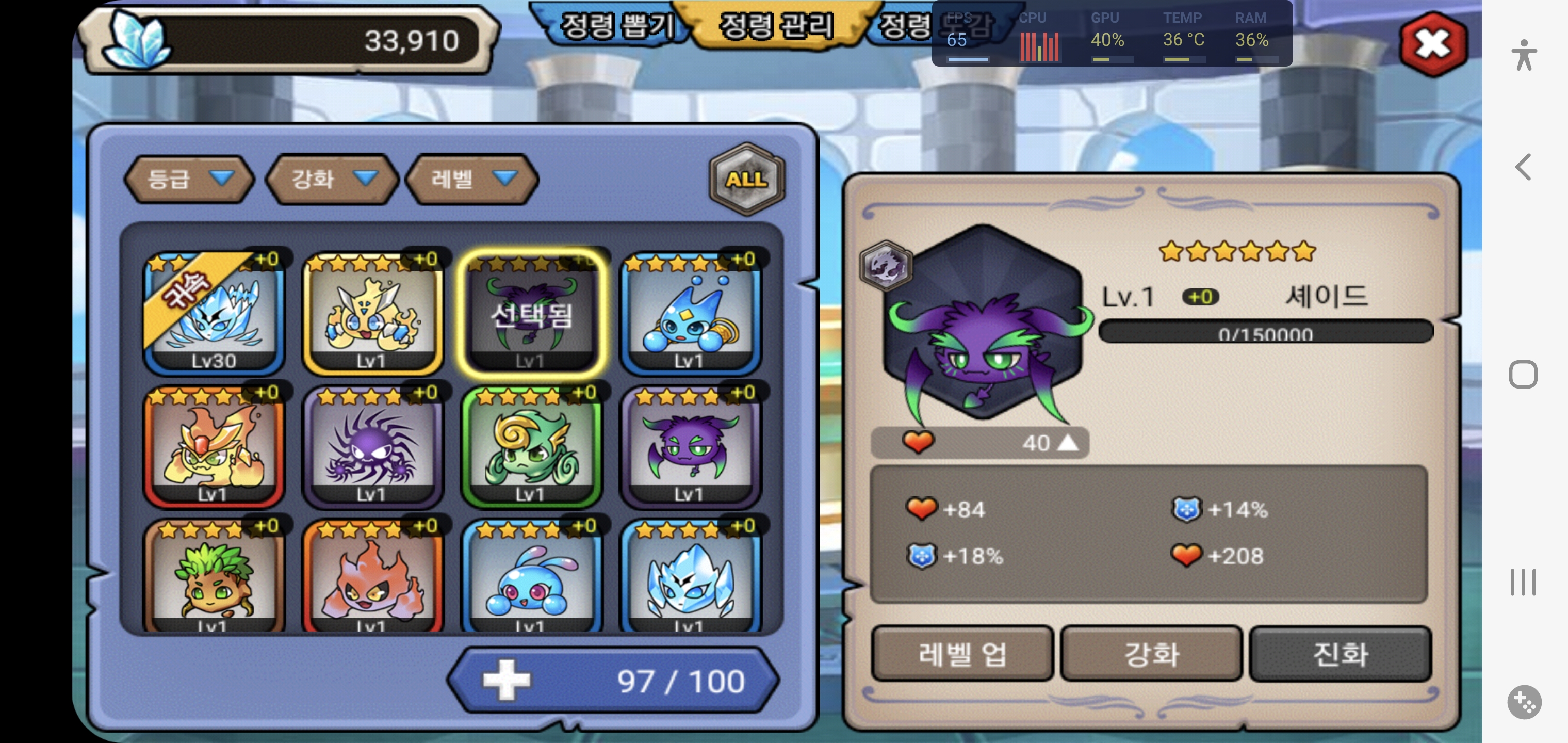Select the blue bunny-eared slime spirit
This screenshot has width=1568, height=743.
[x=531, y=578]
